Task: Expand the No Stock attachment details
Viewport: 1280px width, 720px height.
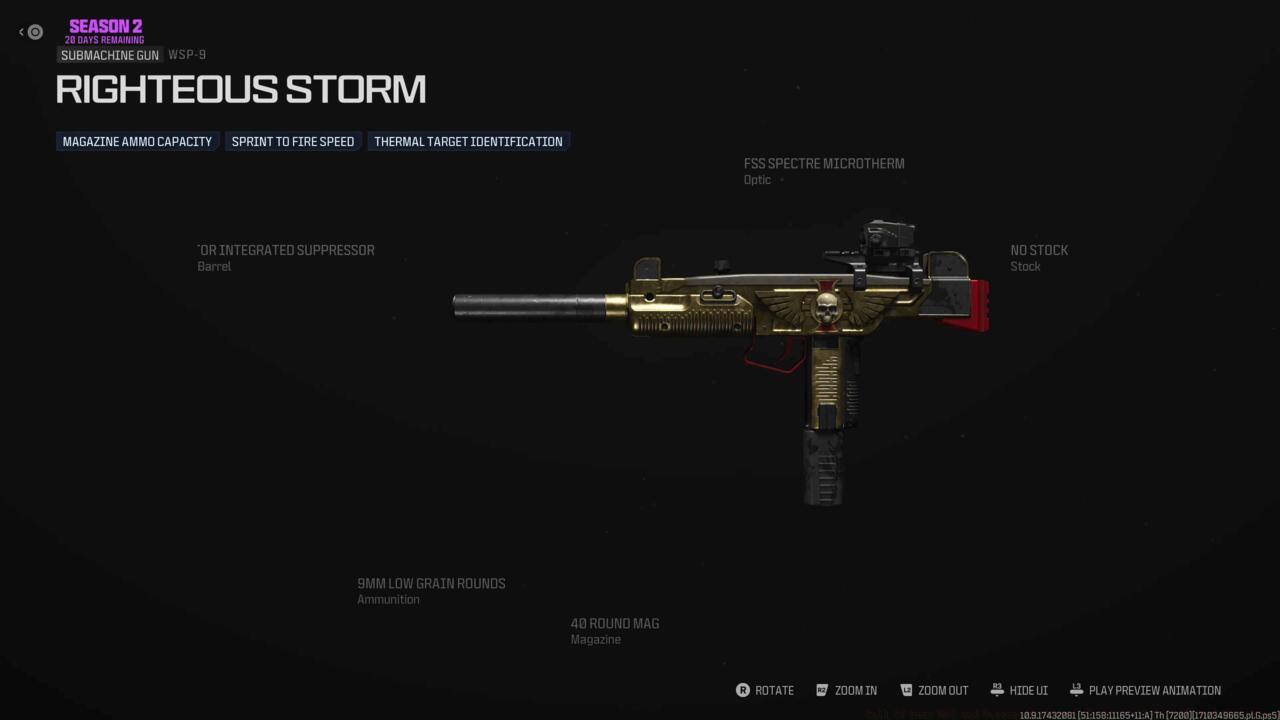Action: pyautogui.click(x=1039, y=257)
